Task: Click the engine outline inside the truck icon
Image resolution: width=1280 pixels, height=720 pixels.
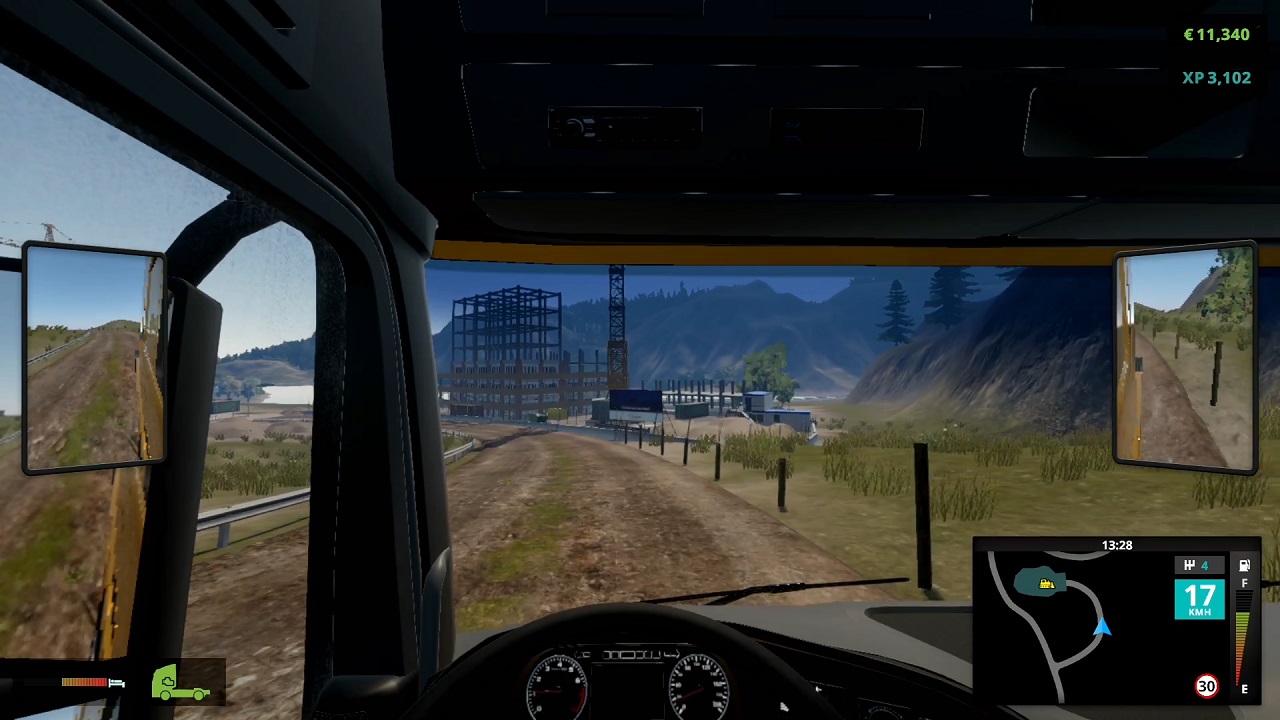Action: click(x=168, y=681)
